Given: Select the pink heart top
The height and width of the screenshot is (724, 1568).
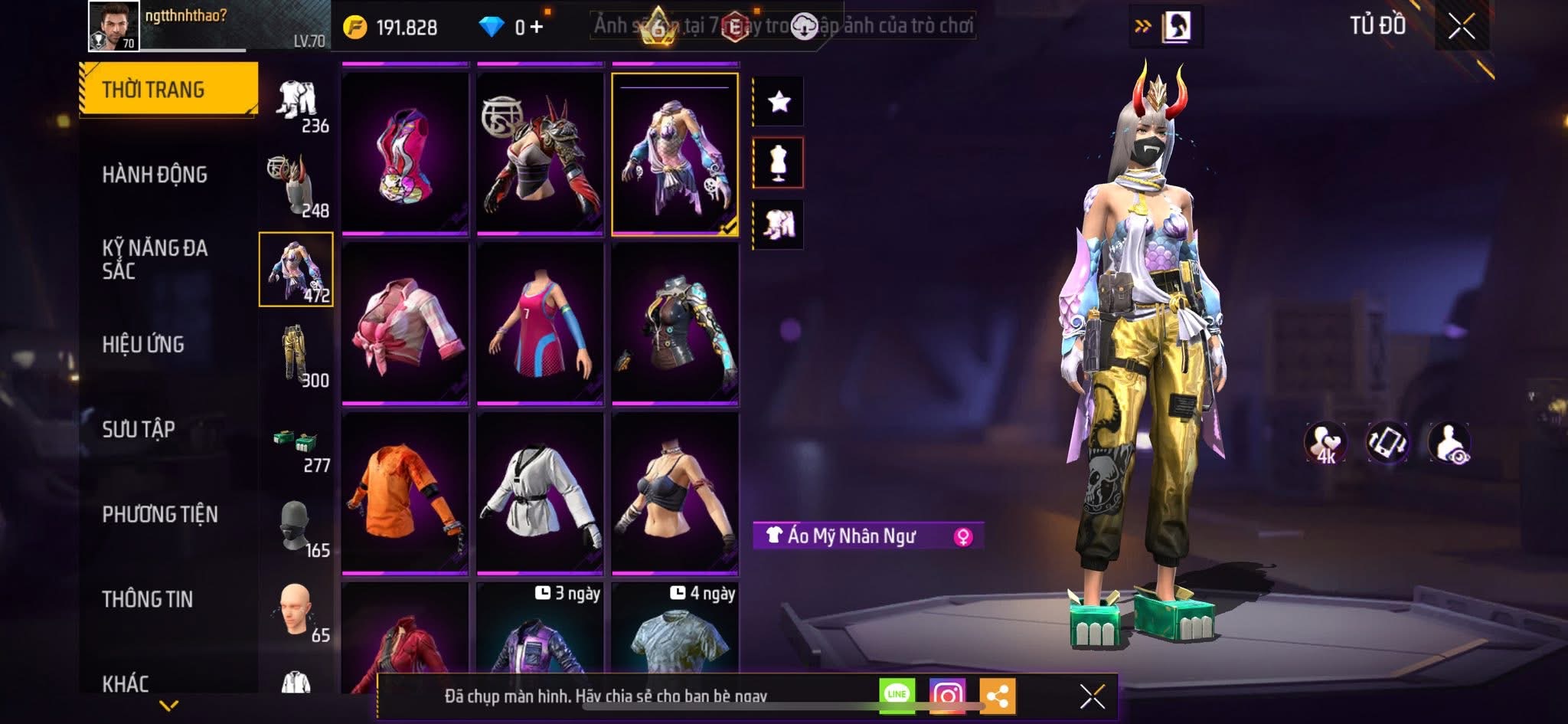Looking at the screenshot, I should tap(405, 154).
